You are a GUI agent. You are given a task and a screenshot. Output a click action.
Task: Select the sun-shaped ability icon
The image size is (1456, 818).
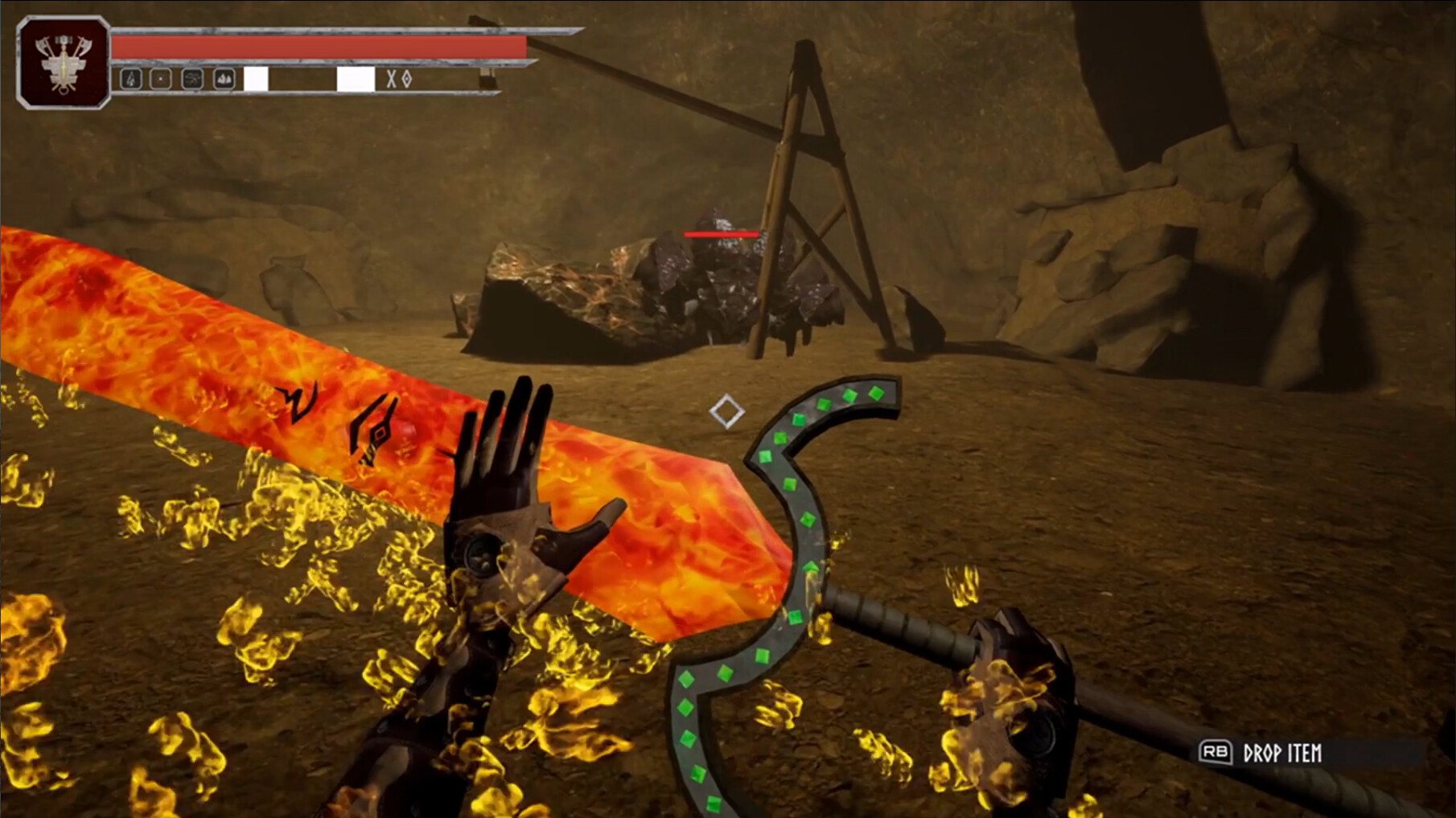pyautogui.click(x=161, y=78)
